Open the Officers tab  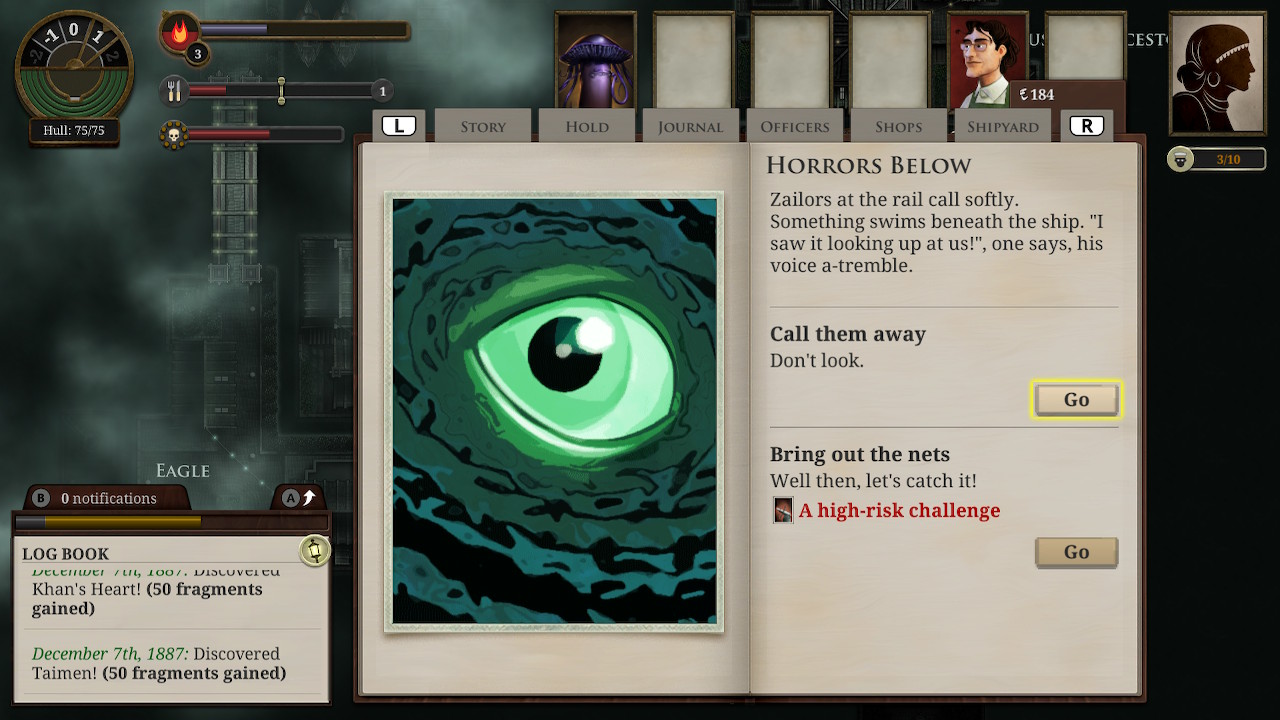pos(795,127)
